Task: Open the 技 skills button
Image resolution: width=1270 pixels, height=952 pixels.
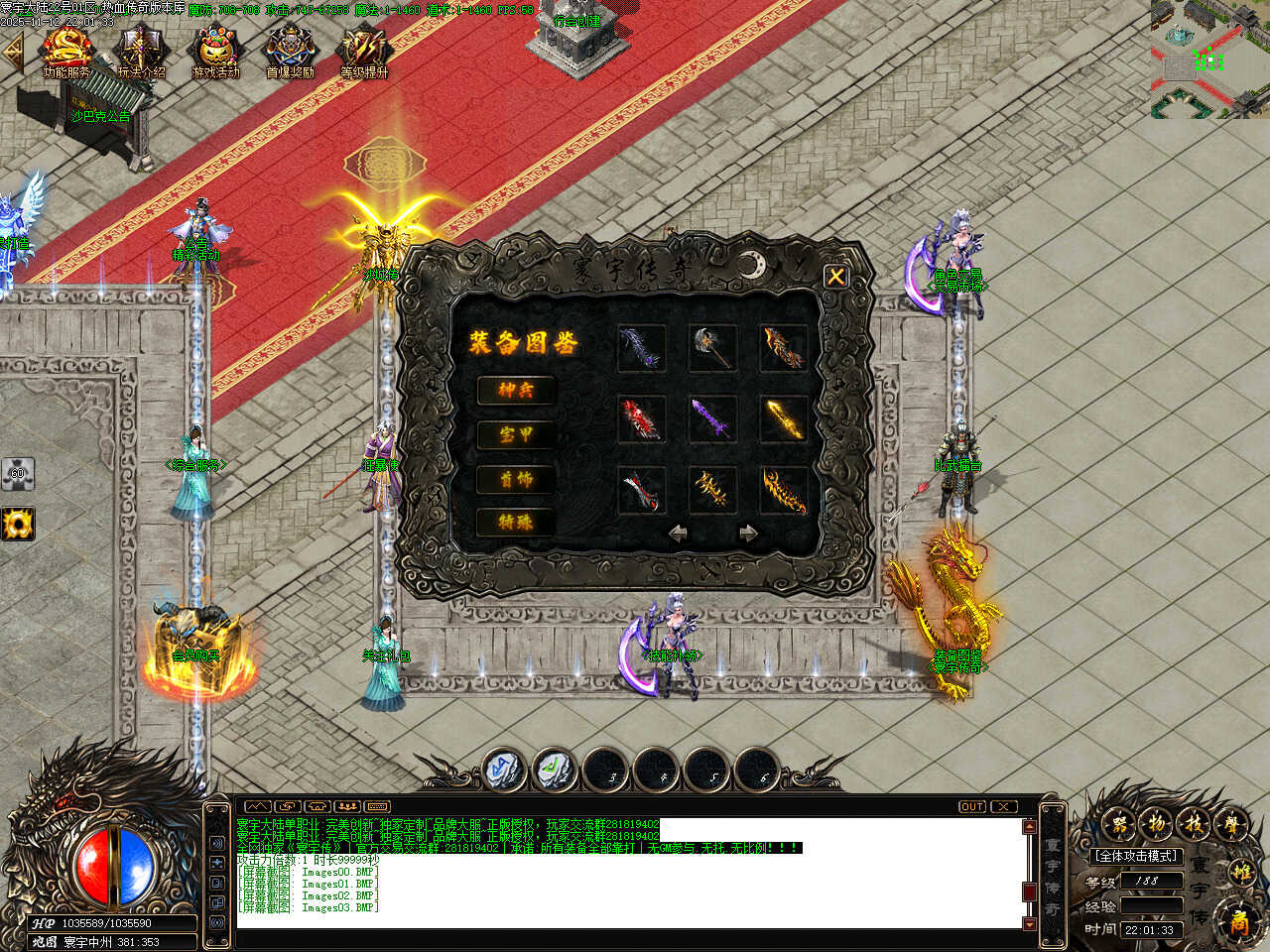Action: [1192, 823]
